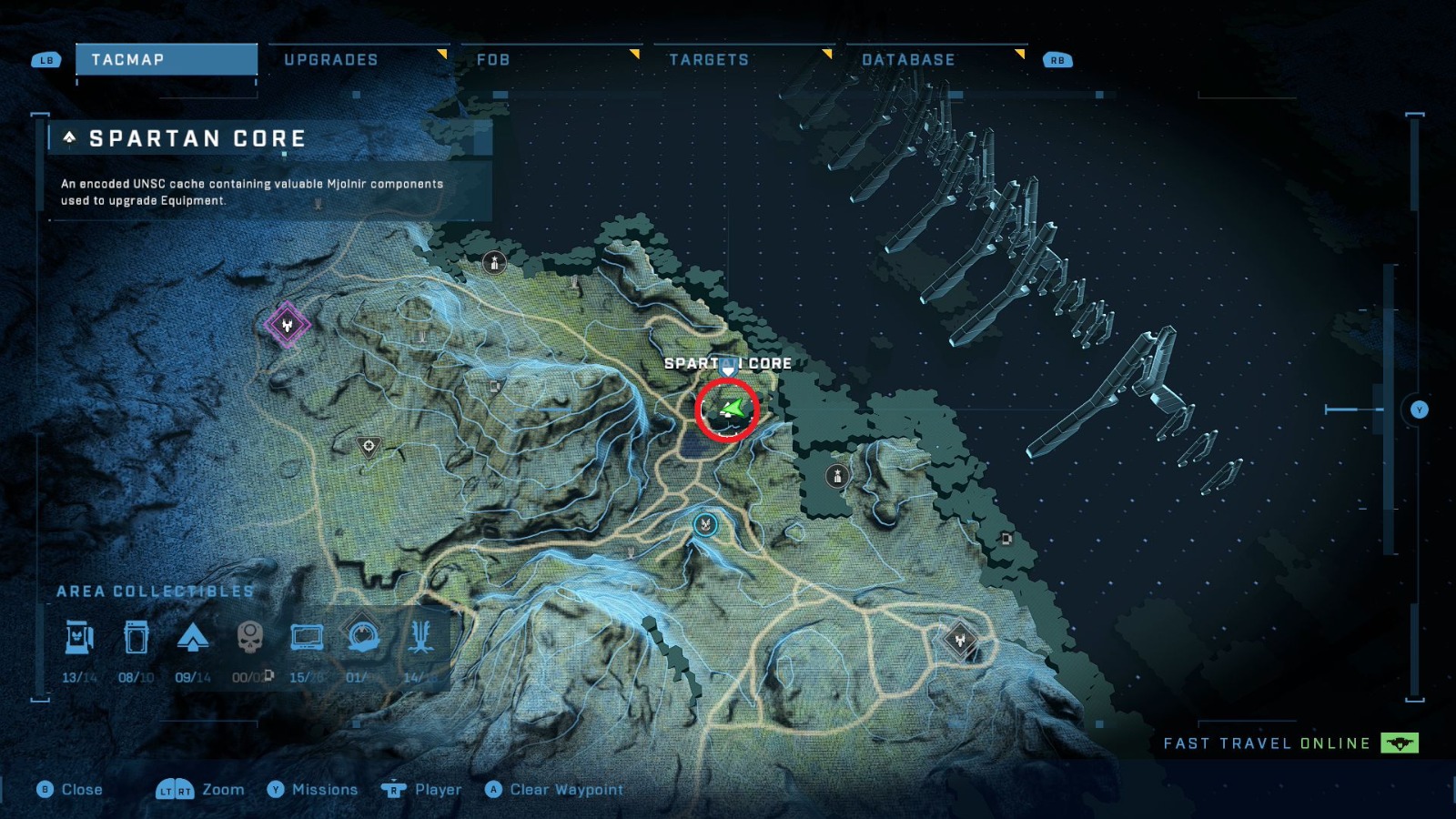Click the green Fast Travel vehicle icon
The image size is (1456, 819).
(x=1402, y=743)
